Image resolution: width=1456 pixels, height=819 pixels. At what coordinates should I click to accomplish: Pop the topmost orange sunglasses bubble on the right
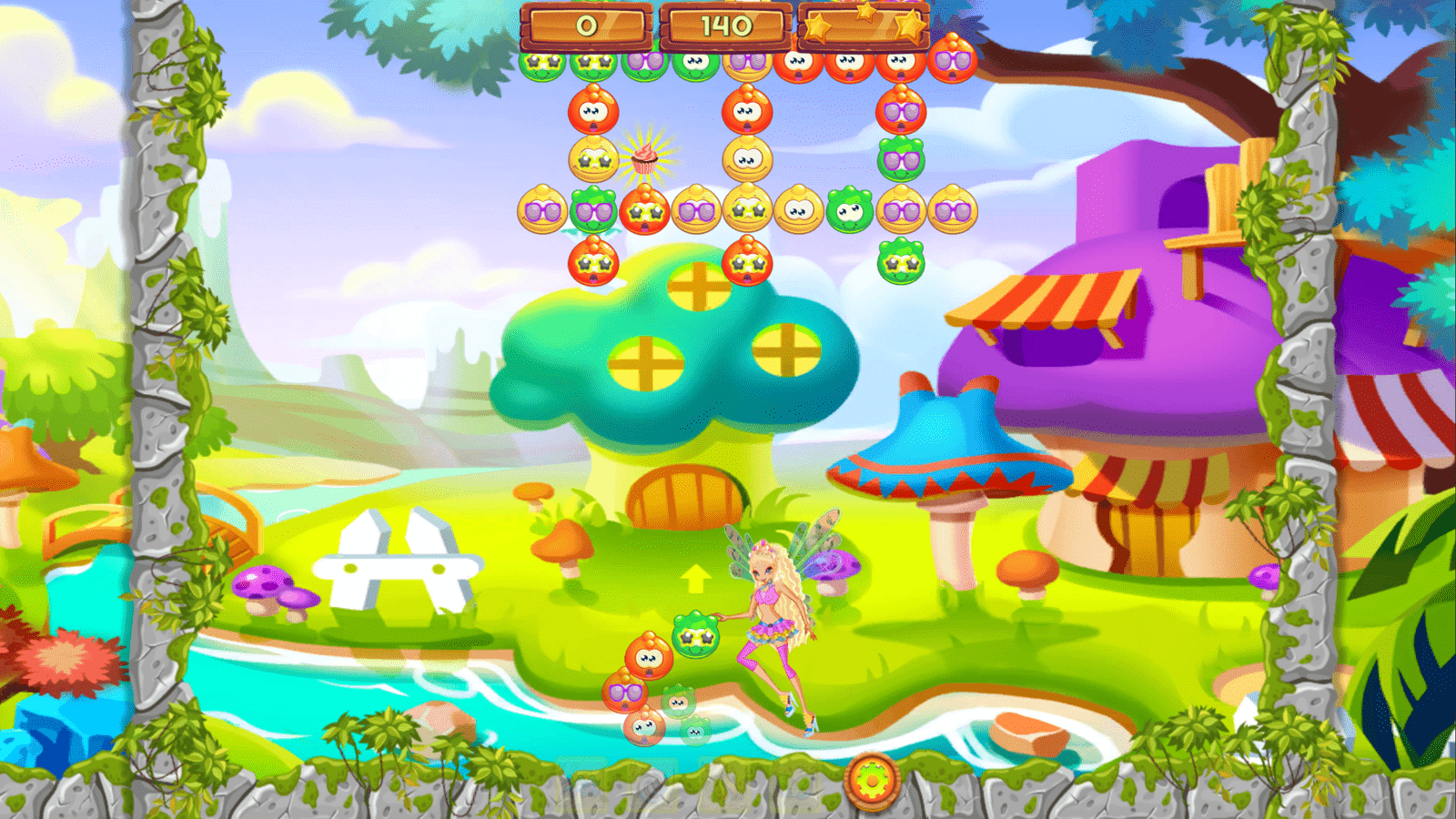[x=952, y=62]
